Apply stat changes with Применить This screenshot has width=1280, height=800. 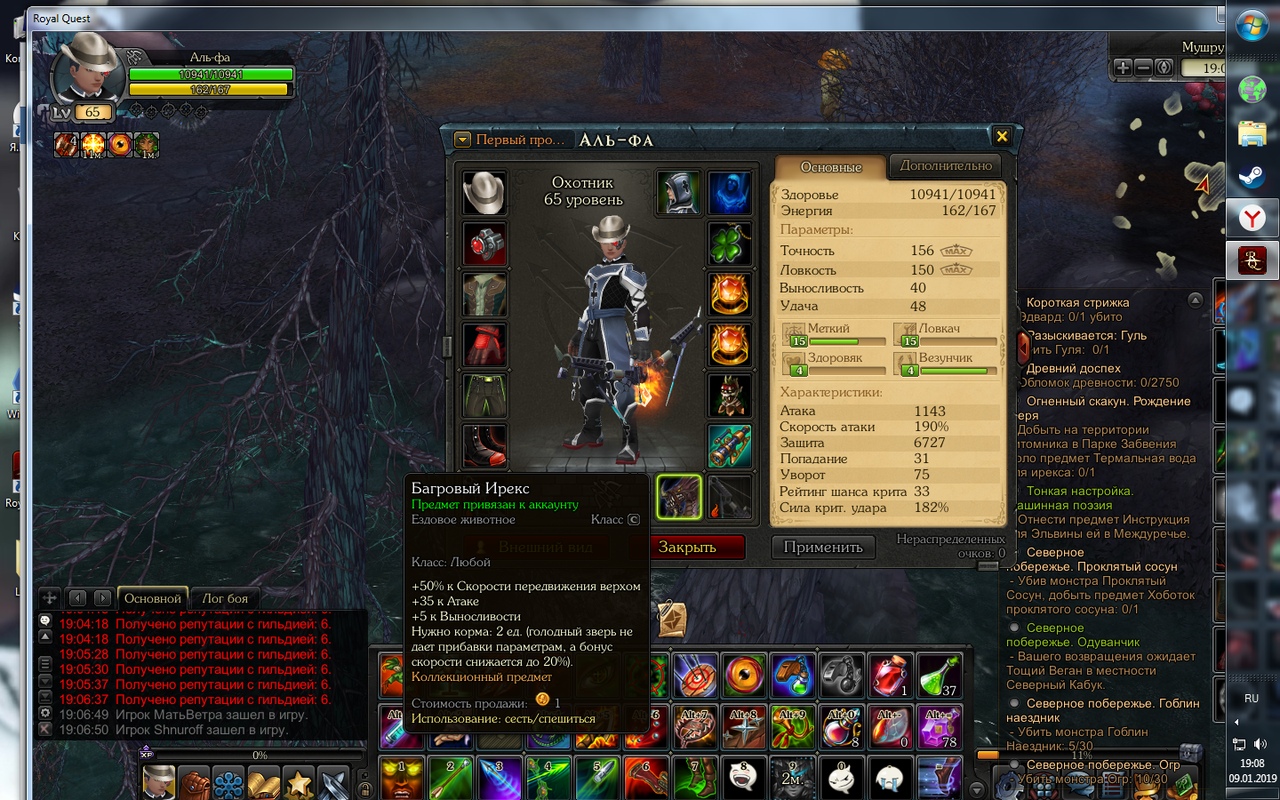[822, 547]
